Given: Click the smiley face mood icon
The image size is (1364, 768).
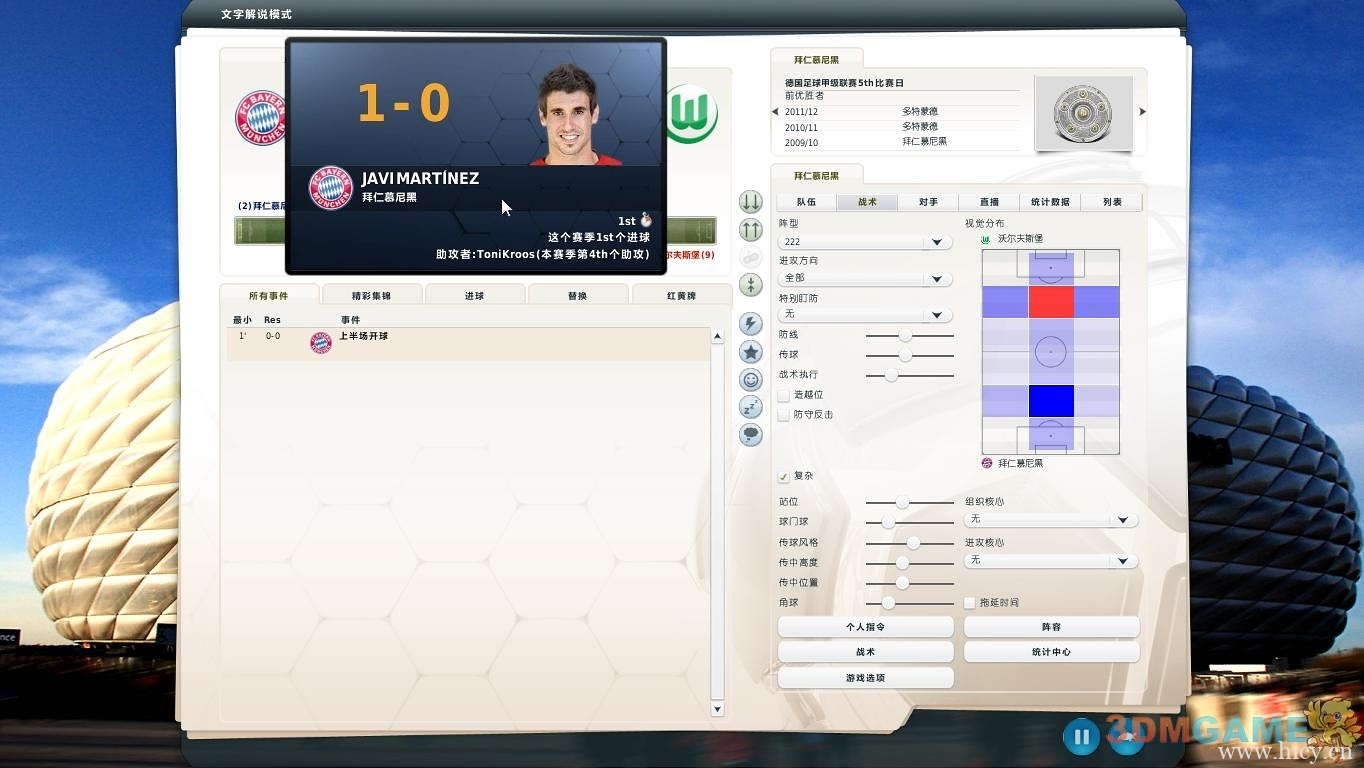Looking at the screenshot, I should pos(750,379).
